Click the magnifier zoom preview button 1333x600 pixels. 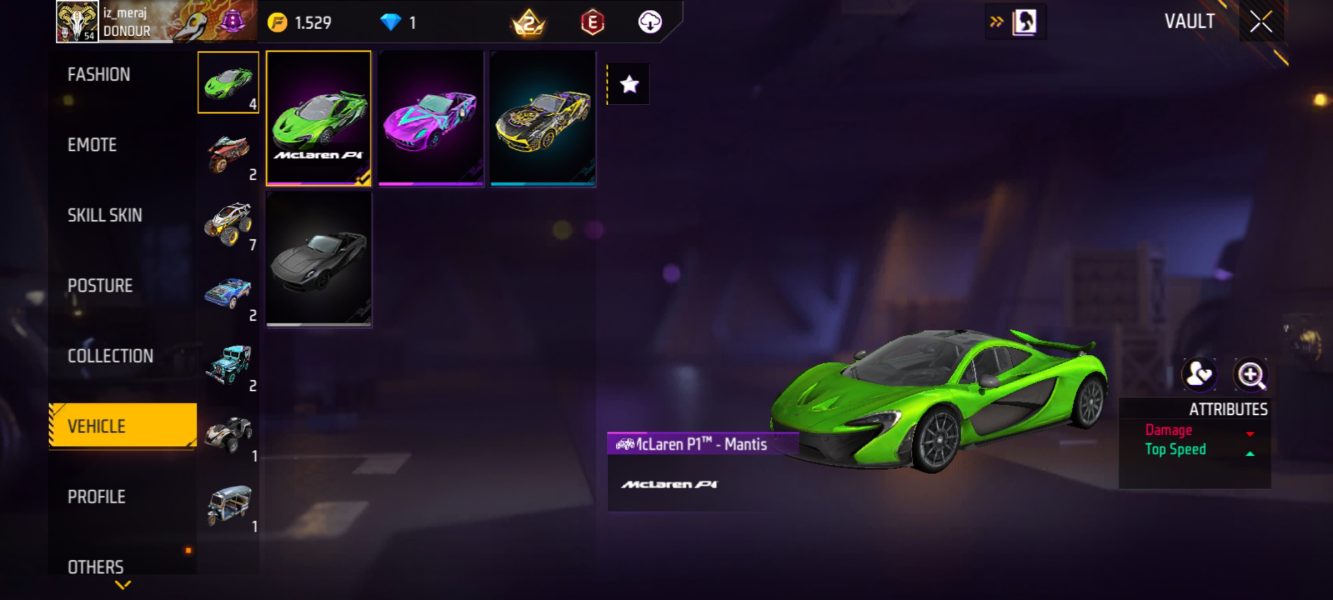click(1251, 375)
